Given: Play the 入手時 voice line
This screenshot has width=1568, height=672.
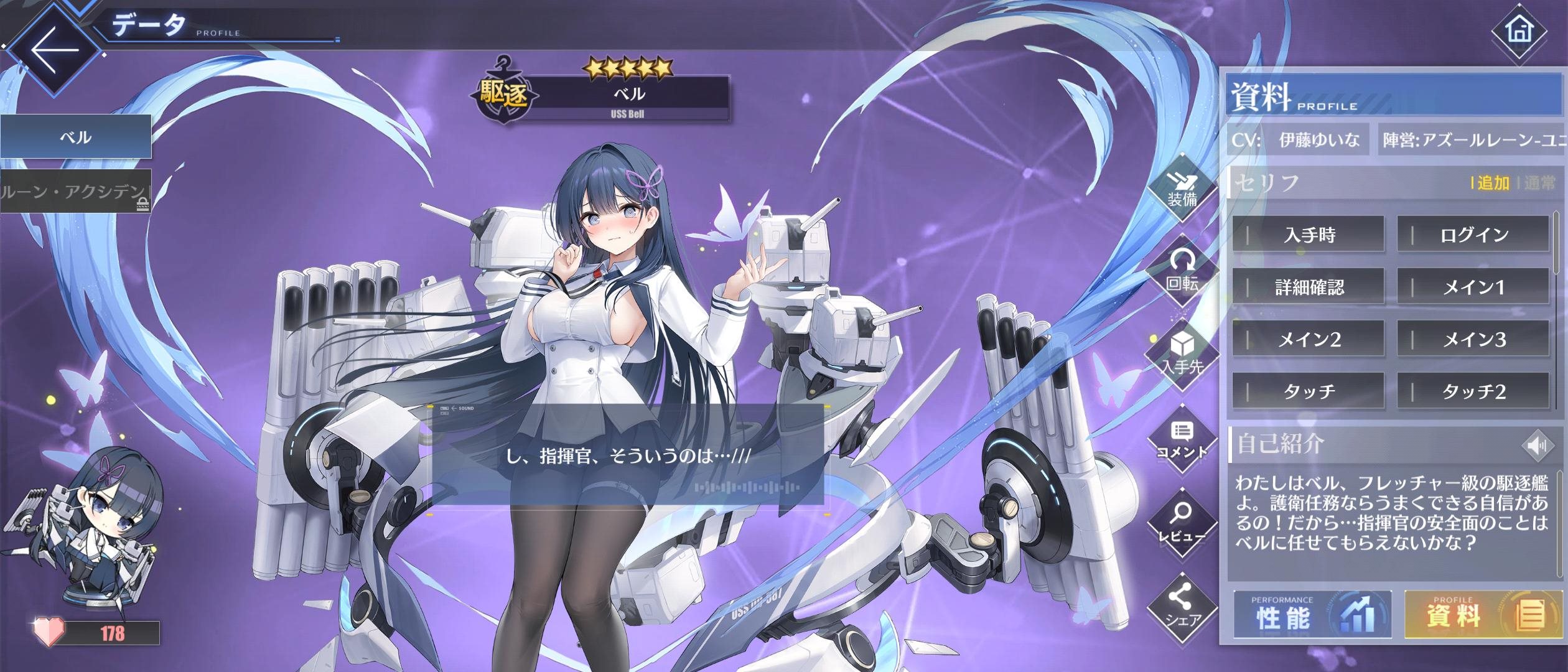Looking at the screenshot, I should 1309,235.
